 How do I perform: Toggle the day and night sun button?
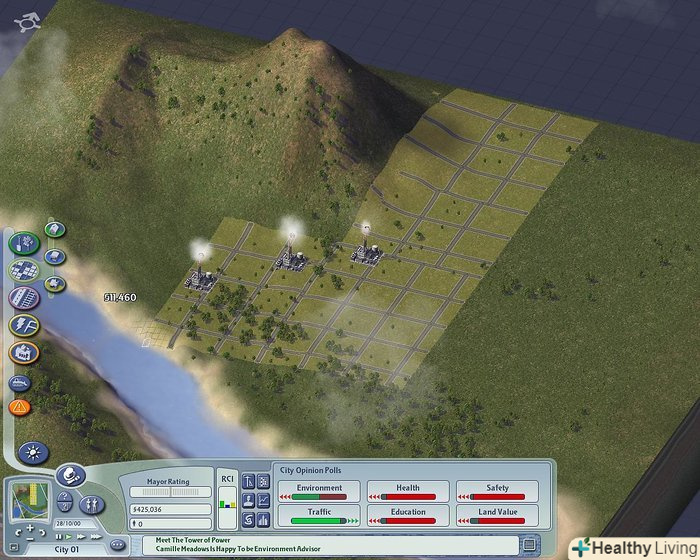(x=32, y=452)
